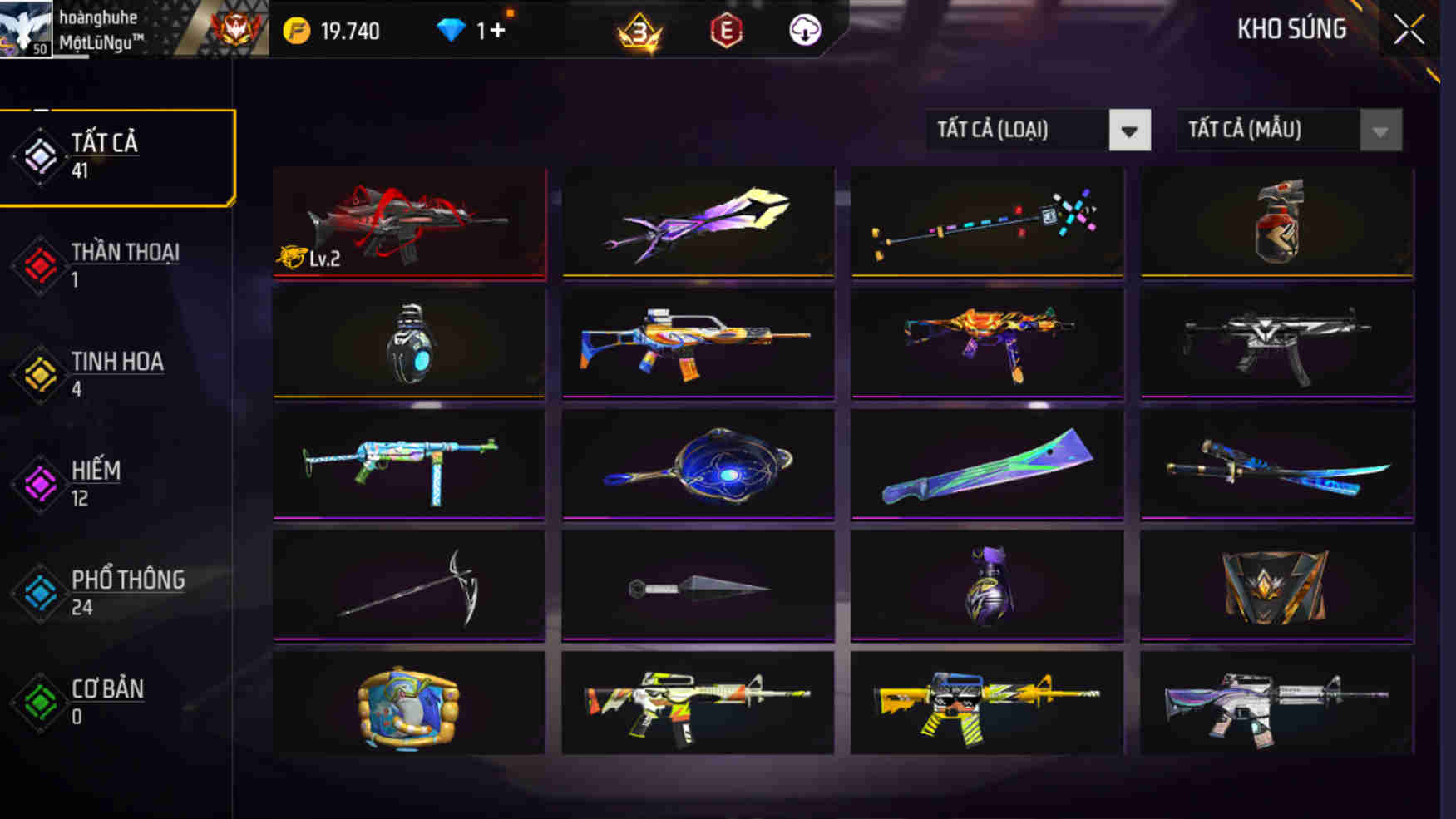Expand the weapon type dropdown arrow
Image resolution: width=1456 pixels, height=819 pixels.
click(x=1131, y=131)
